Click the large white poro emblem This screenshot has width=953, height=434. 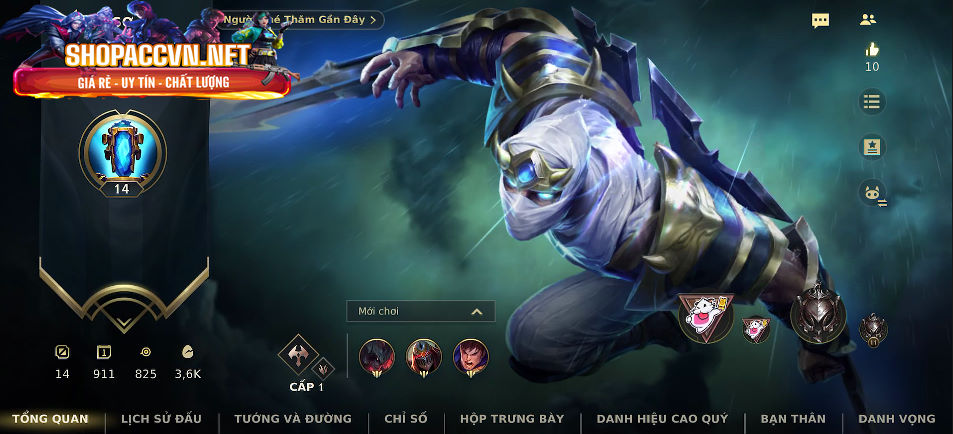coord(705,316)
